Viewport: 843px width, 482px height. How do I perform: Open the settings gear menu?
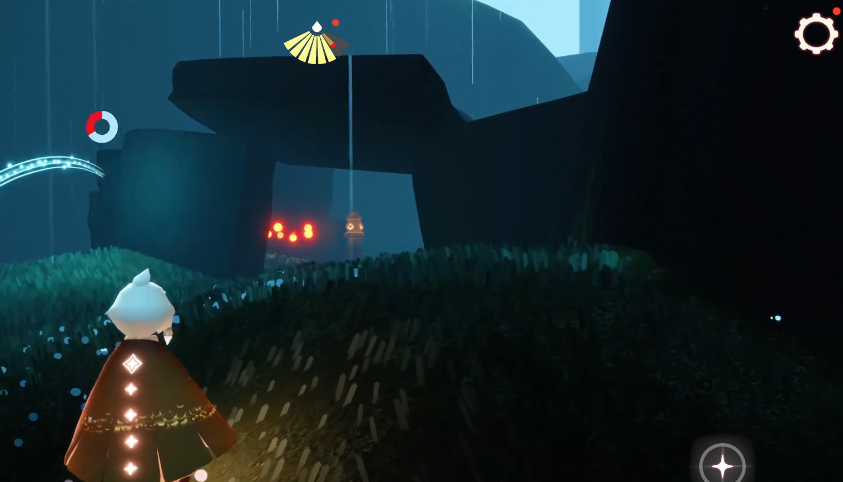(816, 34)
